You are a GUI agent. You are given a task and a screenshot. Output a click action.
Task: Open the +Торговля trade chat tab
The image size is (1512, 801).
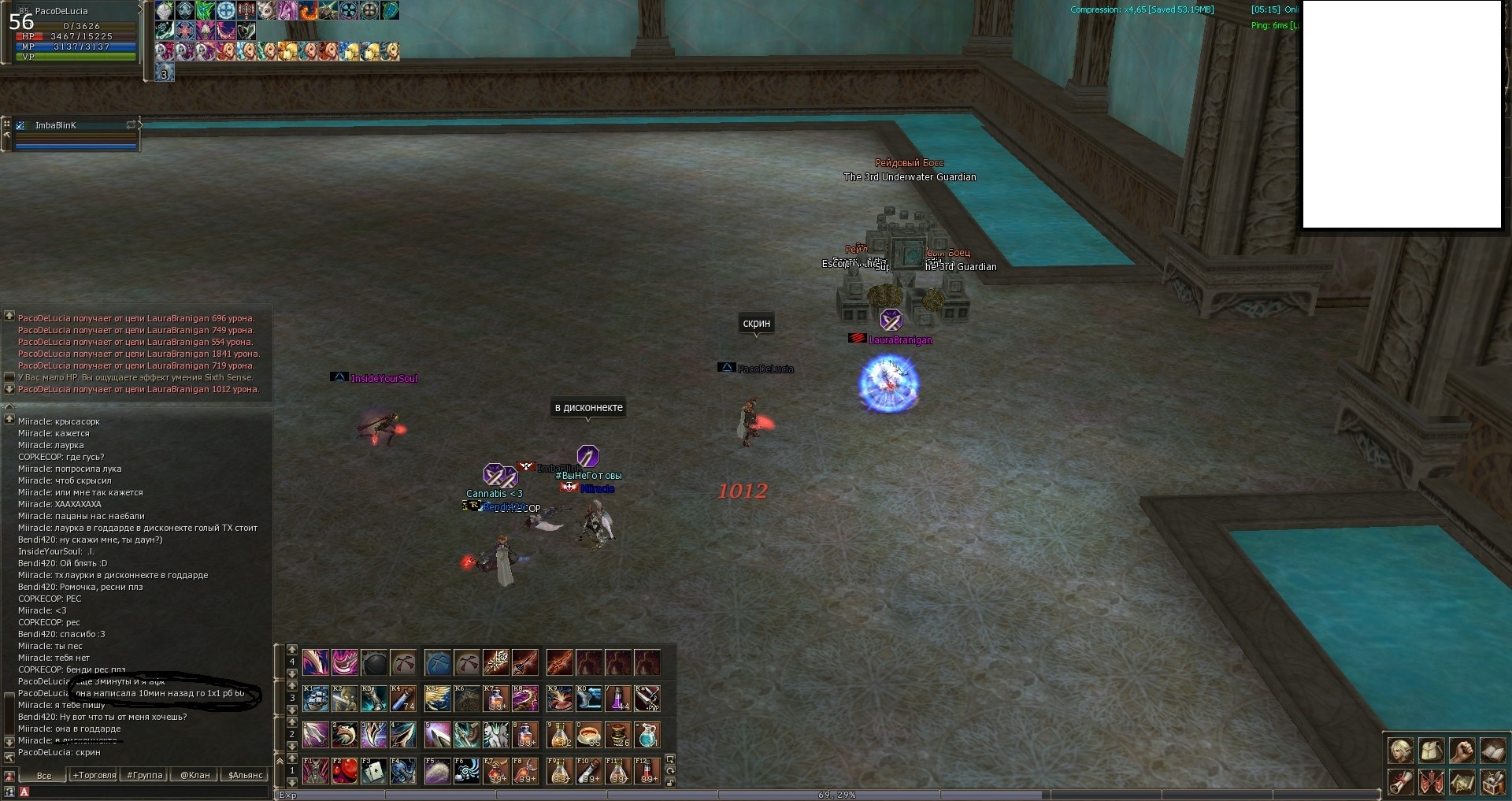pos(94,775)
